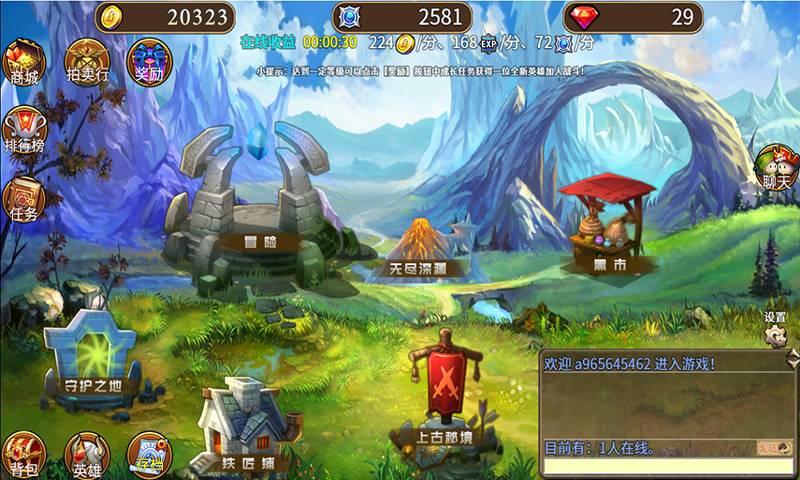Open the 存档 save icon
This screenshot has width=800, height=480.
tap(148, 455)
